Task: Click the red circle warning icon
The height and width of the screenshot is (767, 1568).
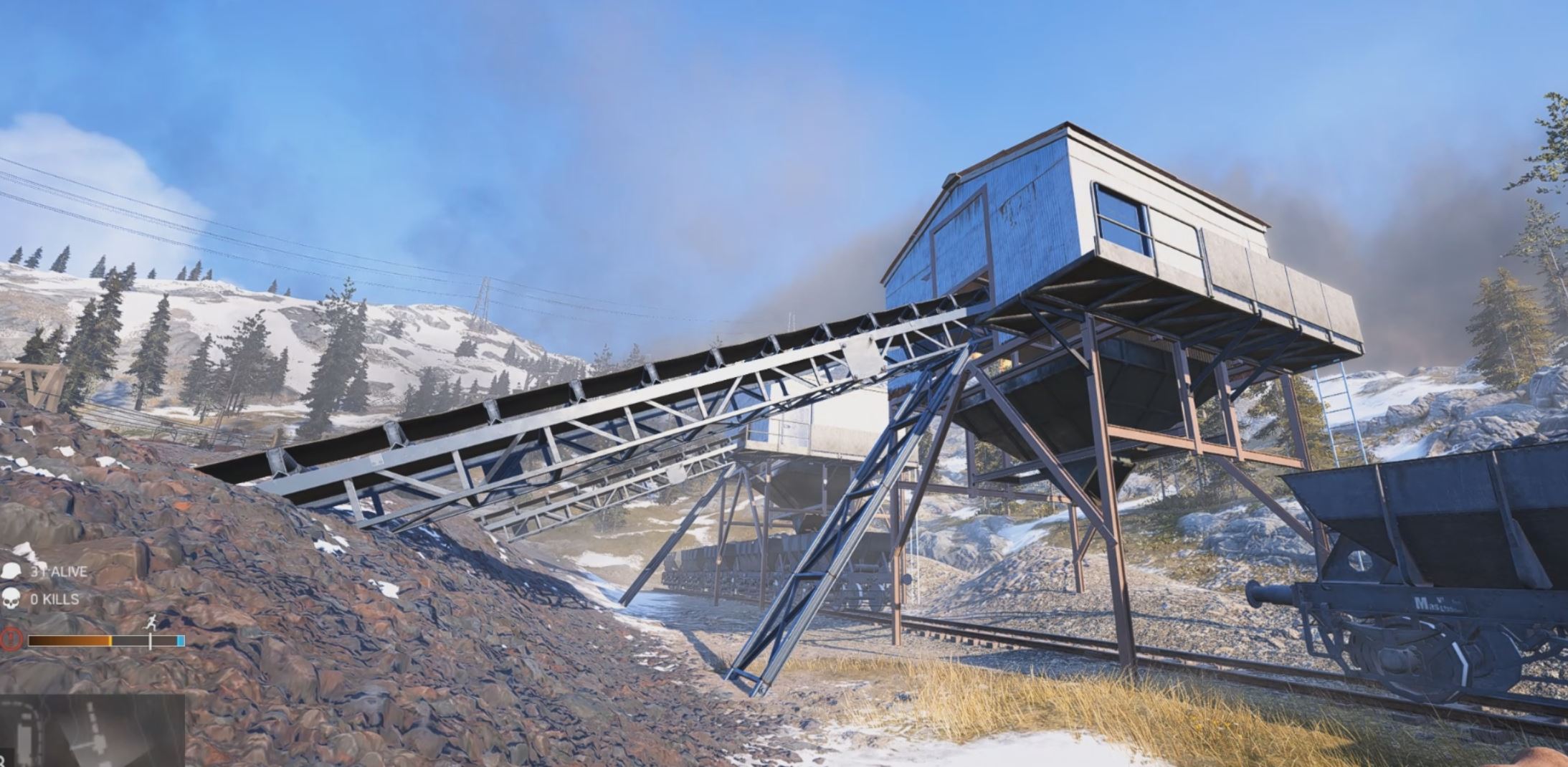Action: pyautogui.click(x=11, y=639)
